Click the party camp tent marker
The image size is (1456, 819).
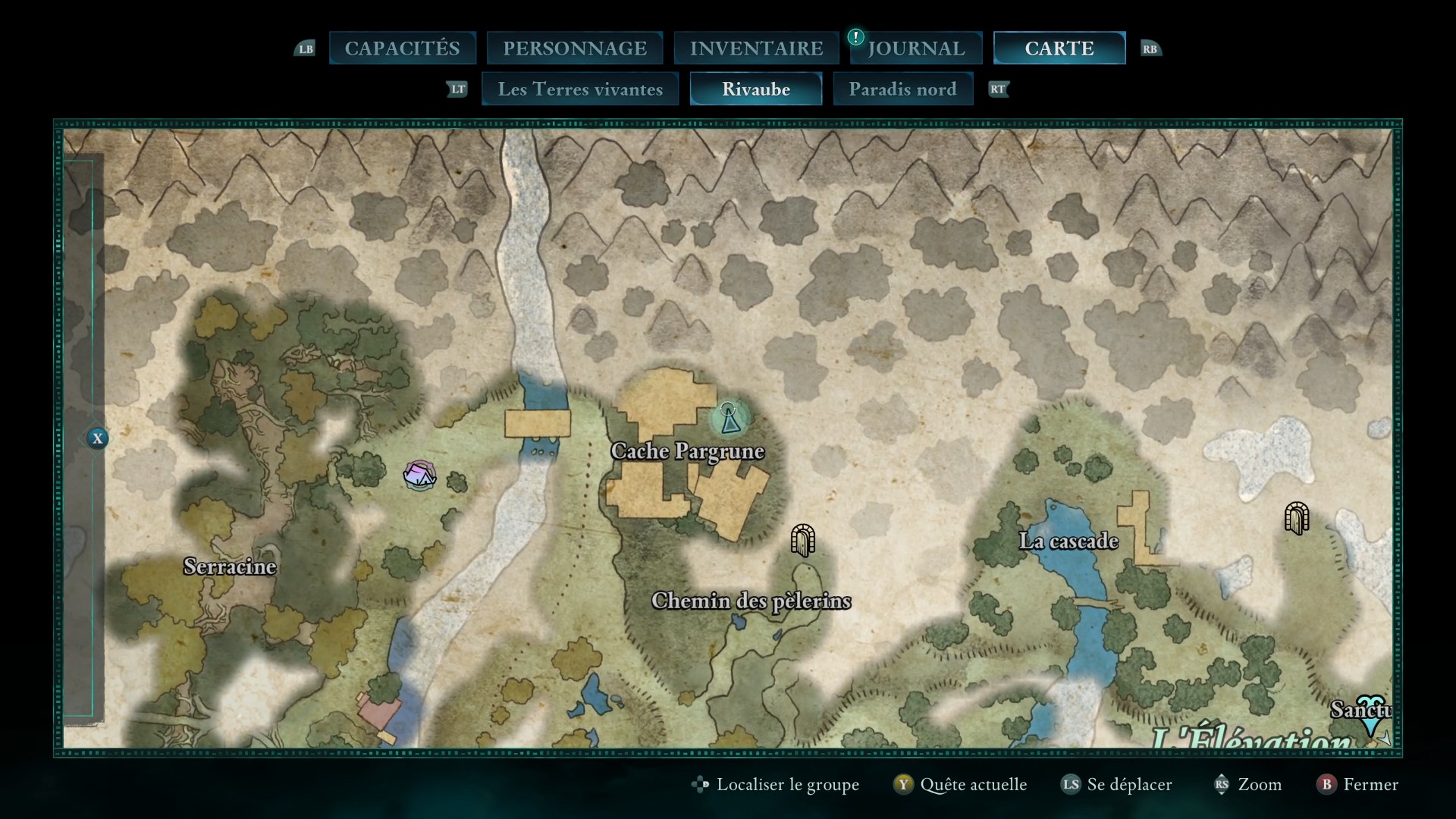[419, 475]
